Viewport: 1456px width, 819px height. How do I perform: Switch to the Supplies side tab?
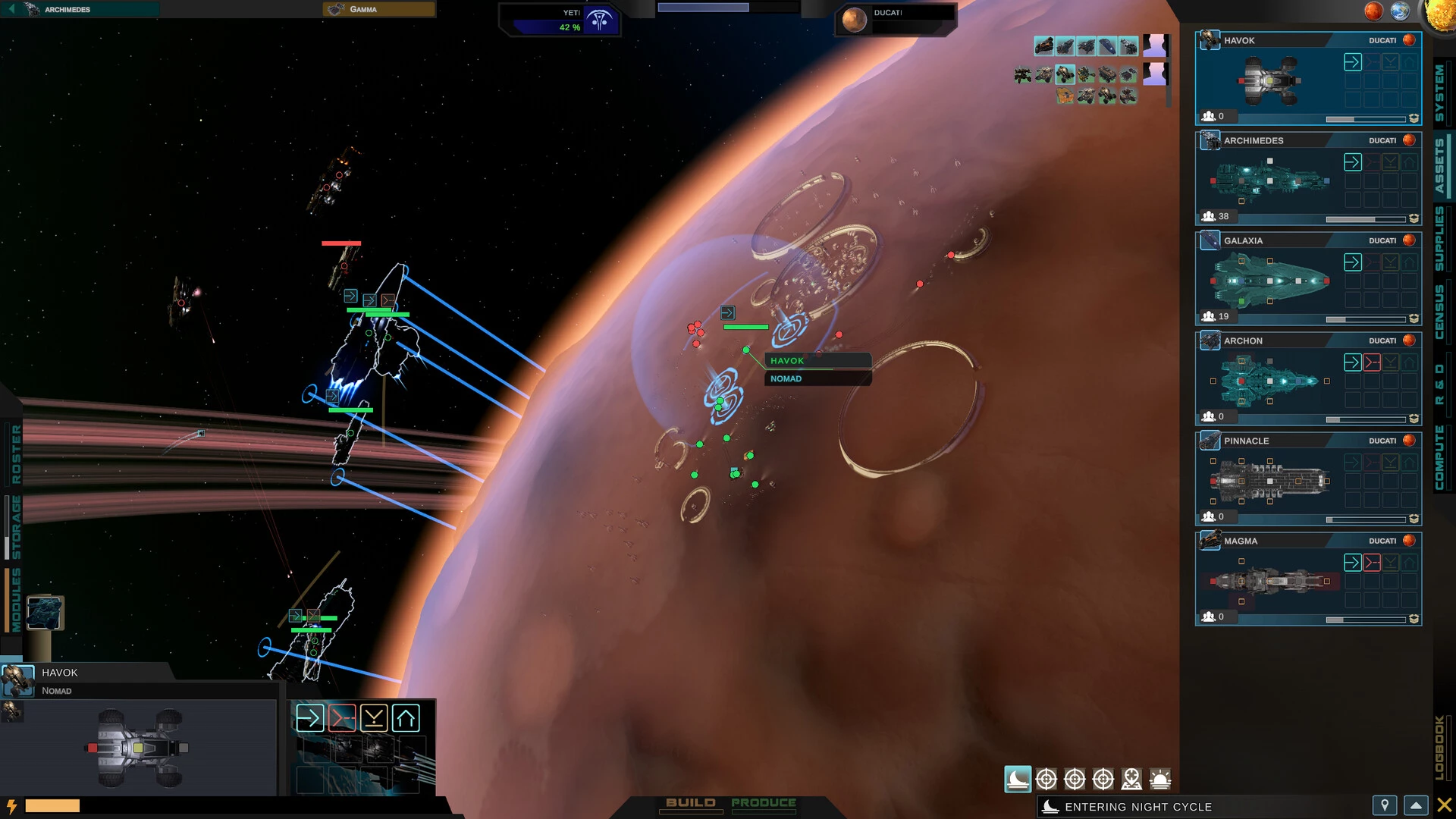(x=1439, y=238)
